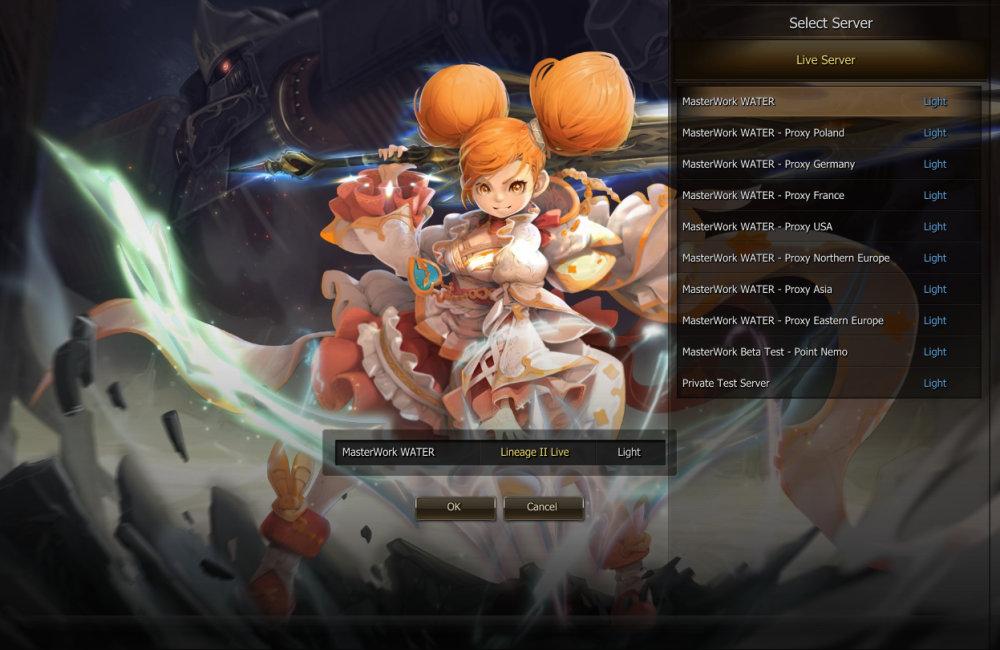Switch to the Live Server tab
Viewport: 1000px width, 650px height.
[x=826, y=60]
